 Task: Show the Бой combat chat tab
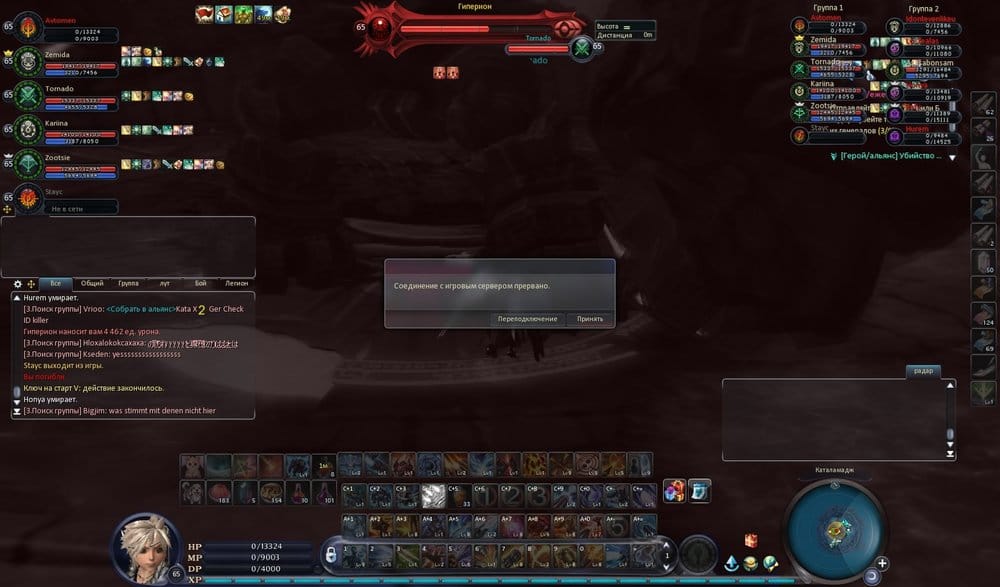(x=200, y=284)
